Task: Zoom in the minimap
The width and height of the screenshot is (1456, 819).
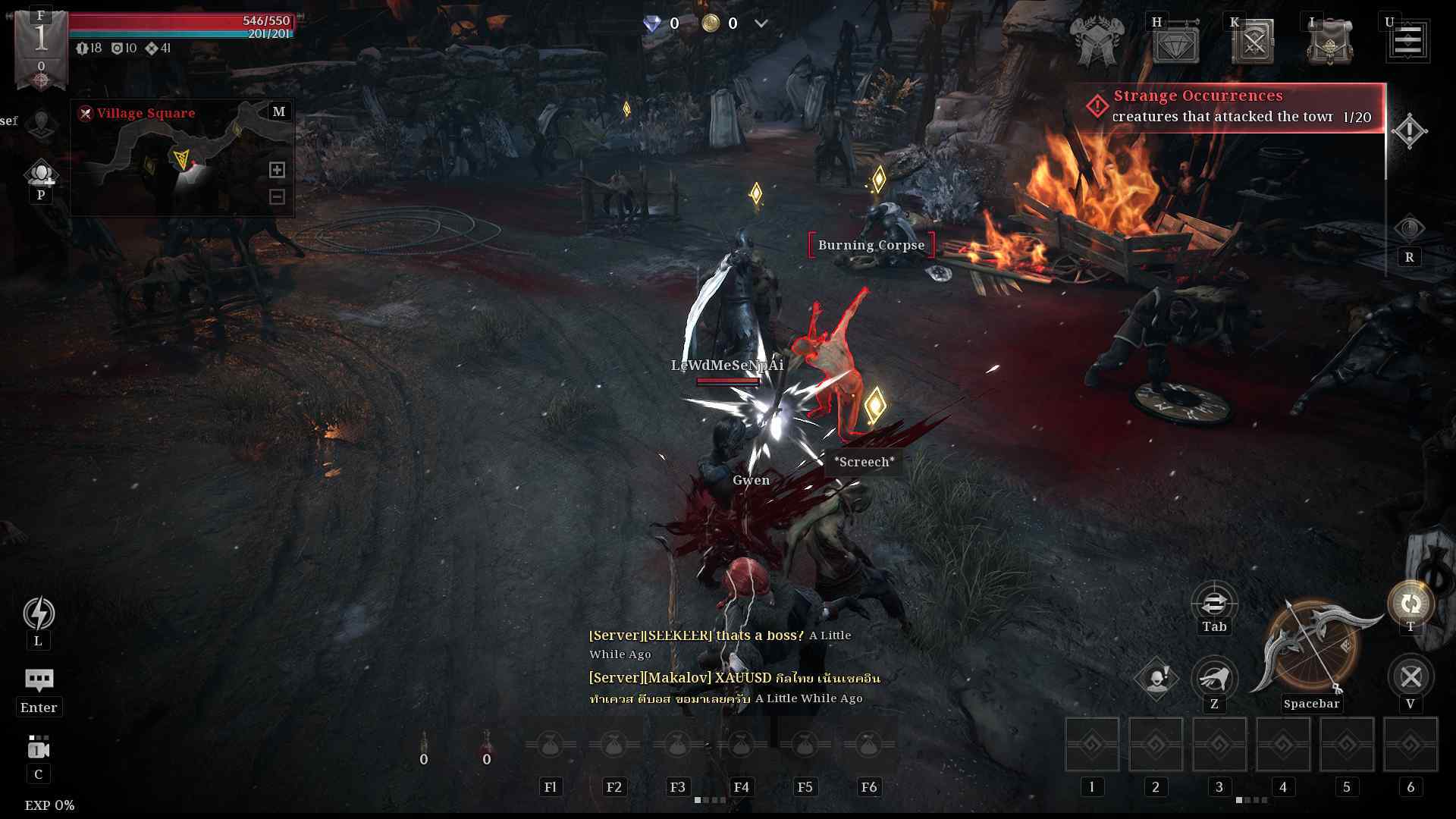Action: (277, 170)
